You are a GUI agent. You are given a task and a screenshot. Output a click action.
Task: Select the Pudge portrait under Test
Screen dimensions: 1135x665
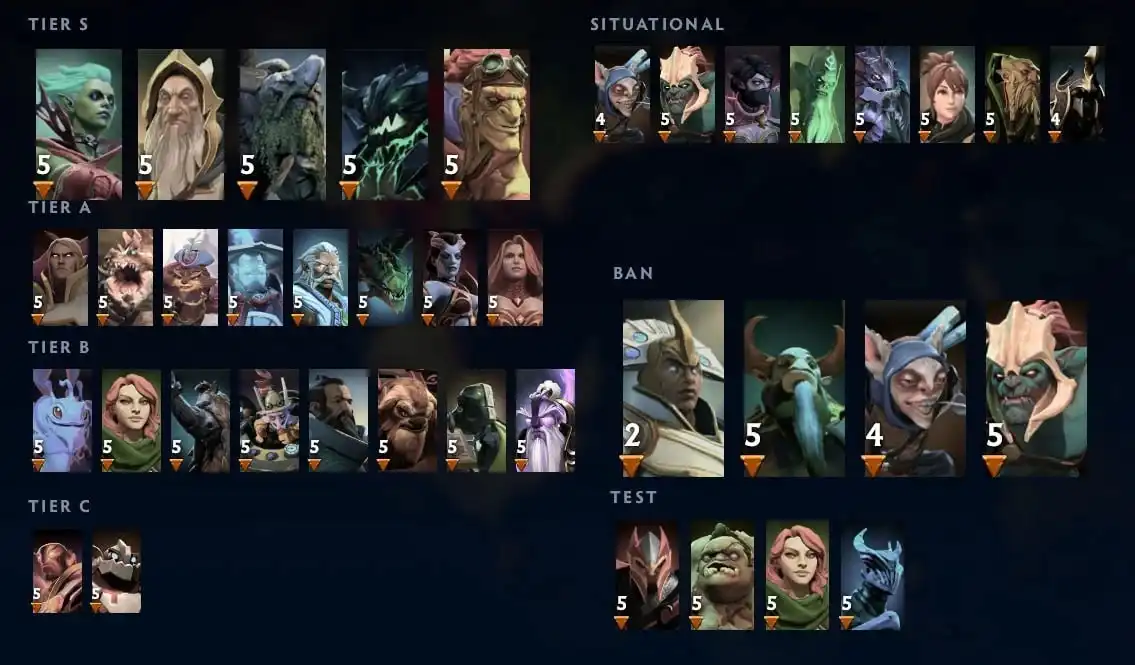[722, 575]
